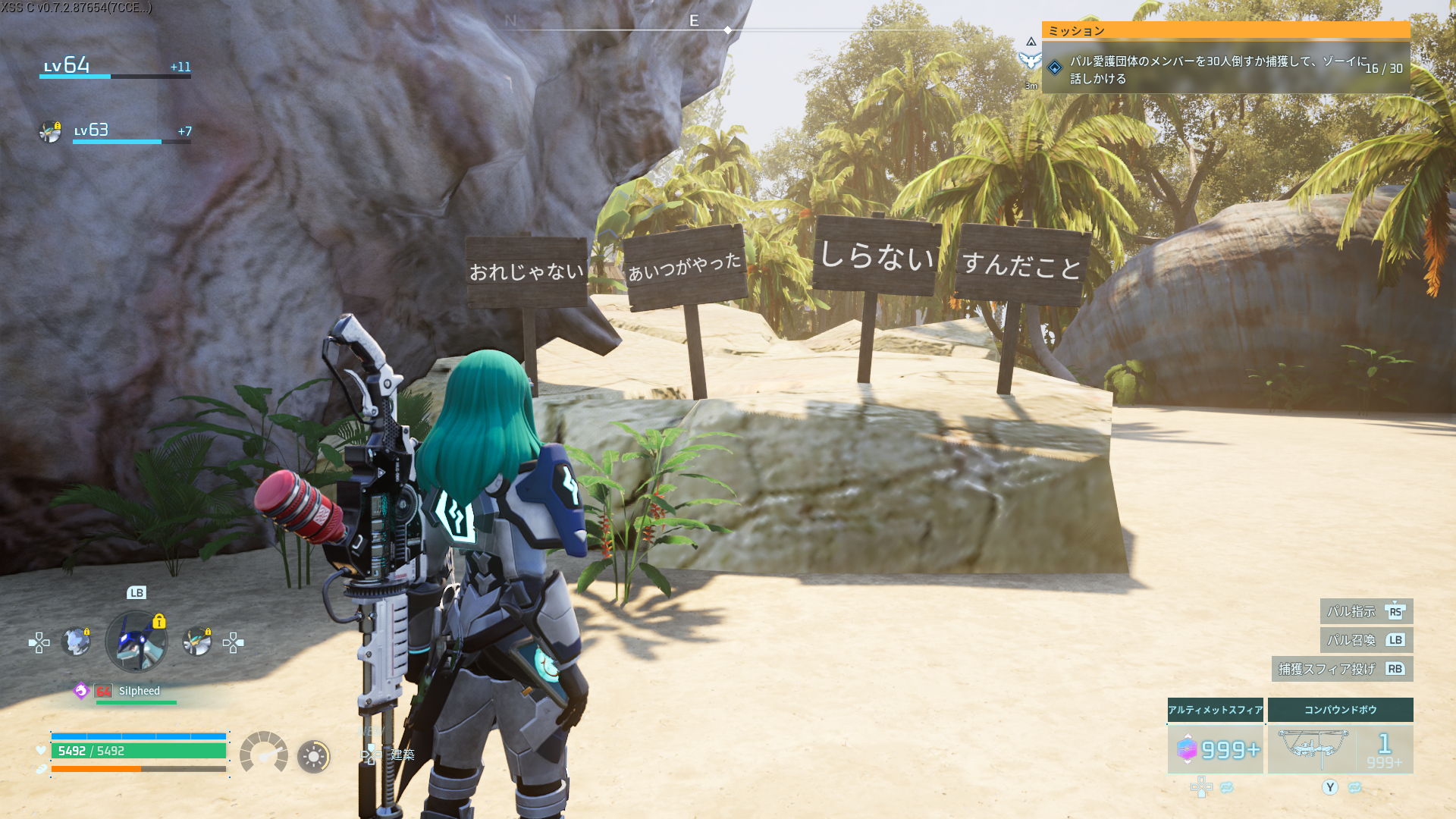Screen dimensions: 1456x819
Task: Select the Compound Bow weapon slot
Action: click(1340, 749)
